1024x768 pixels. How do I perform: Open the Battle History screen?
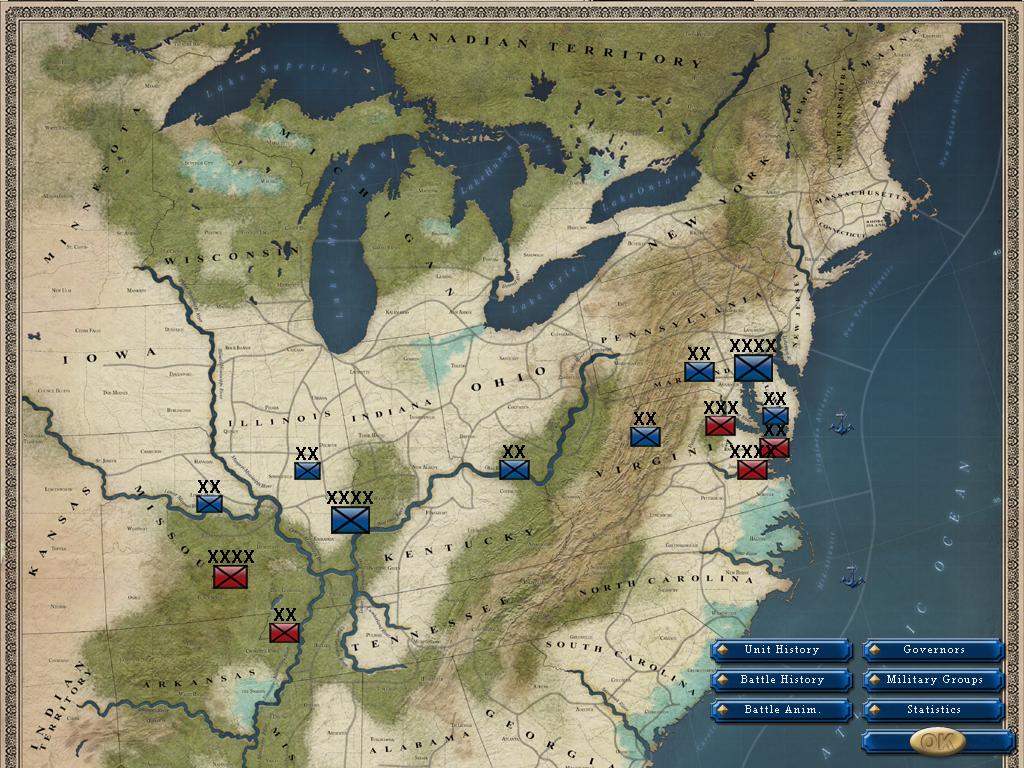pos(781,680)
